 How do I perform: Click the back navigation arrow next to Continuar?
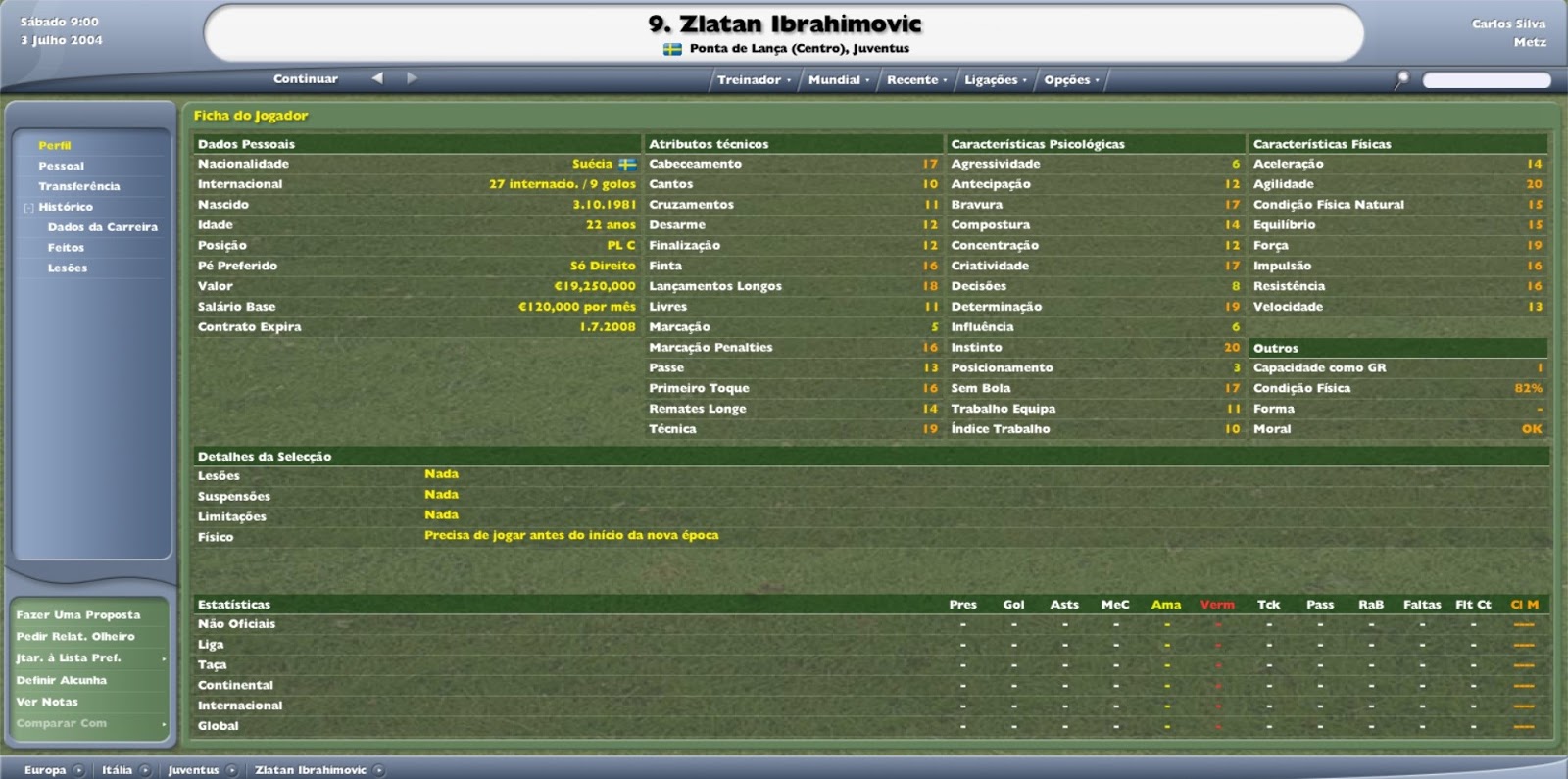click(375, 78)
